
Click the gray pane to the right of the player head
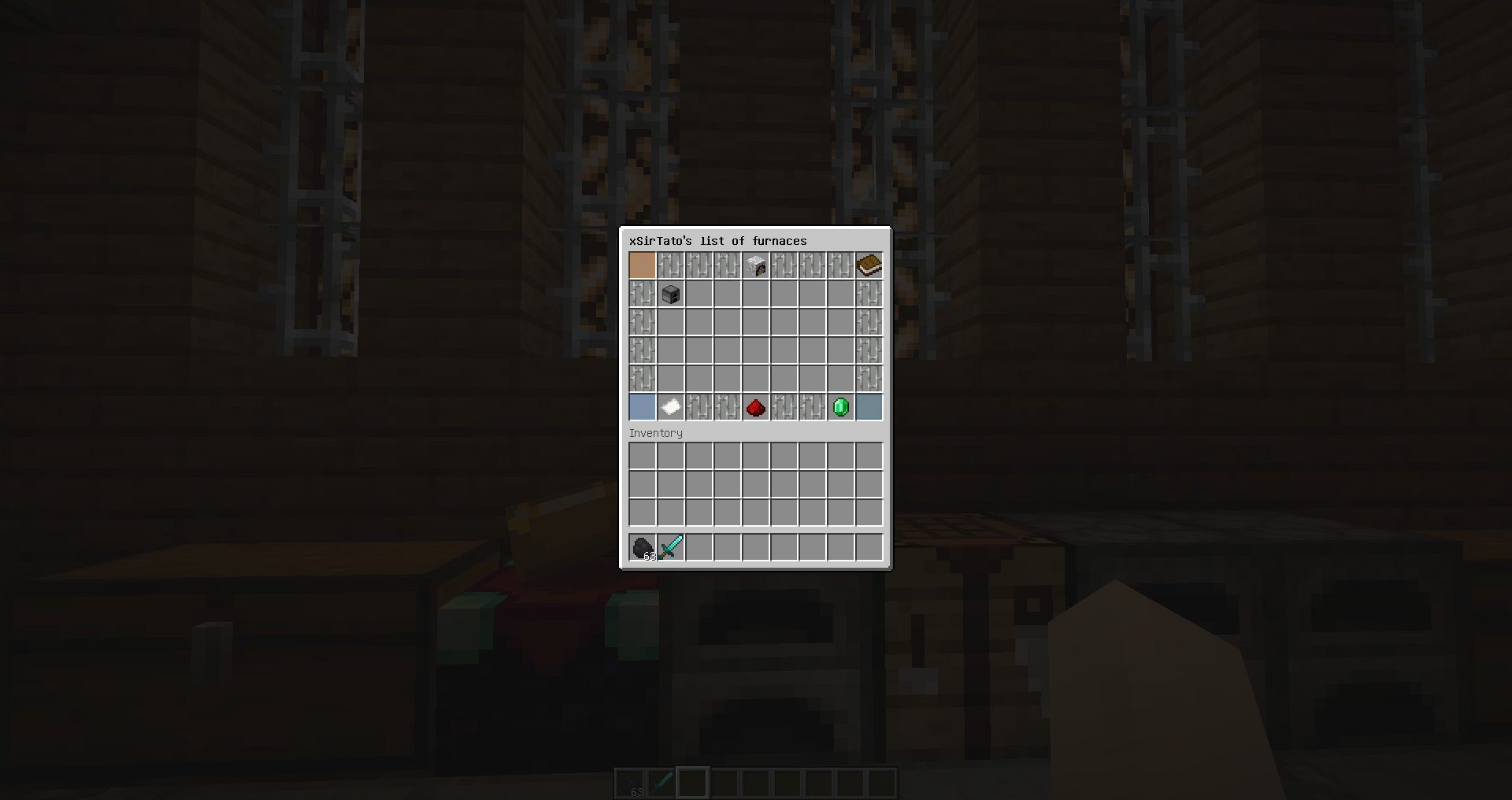click(x=784, y=265)
